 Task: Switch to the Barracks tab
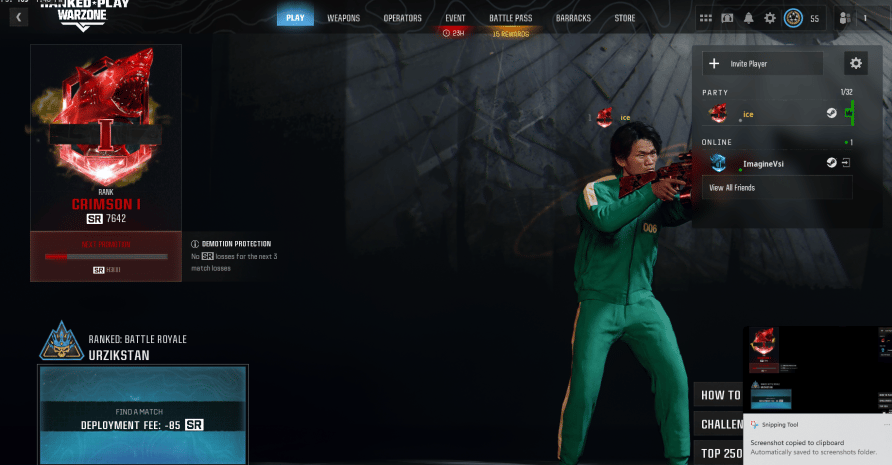(573, 18)
